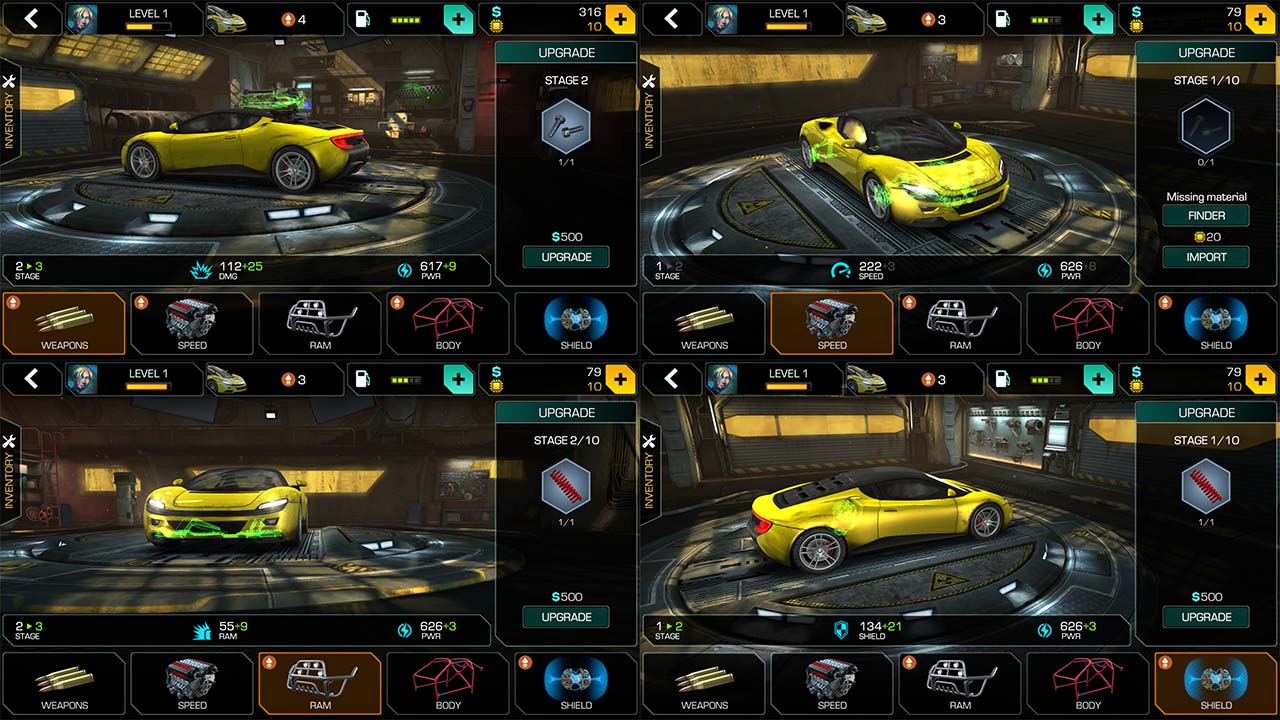This screenshot has height=720, width=1280.
Task: Select the dimmed 0/1 missing material hexagon
Action: (x=1206, y=127)
